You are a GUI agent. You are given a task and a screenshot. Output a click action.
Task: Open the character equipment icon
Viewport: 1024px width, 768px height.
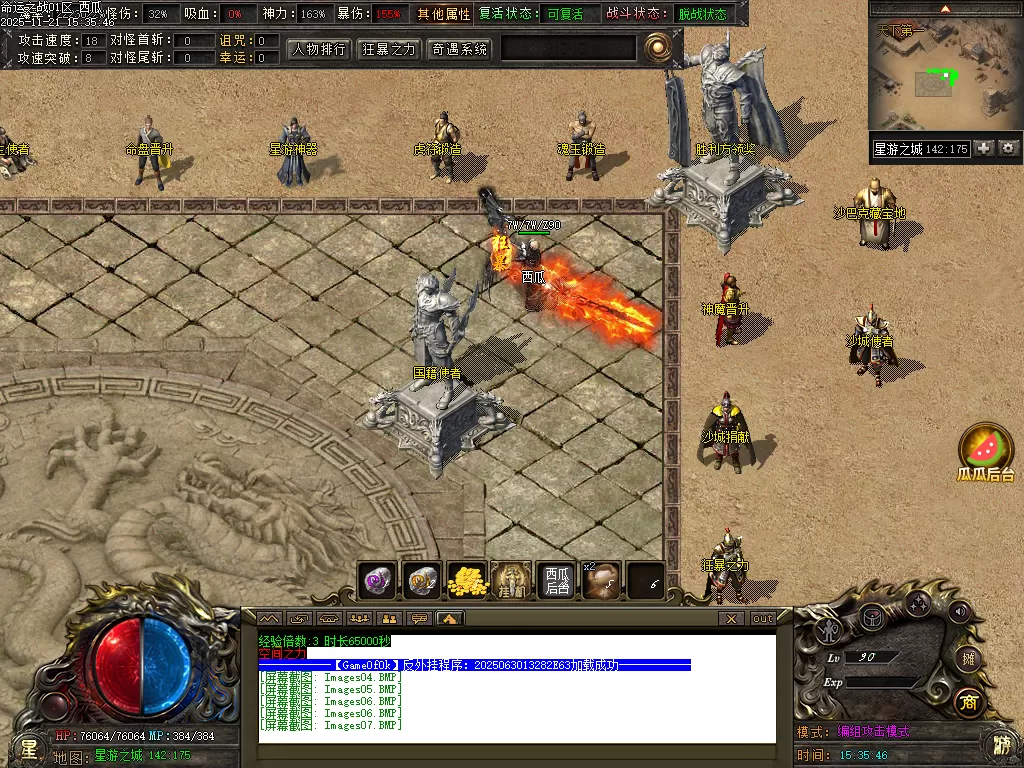(x=829, y=630)
